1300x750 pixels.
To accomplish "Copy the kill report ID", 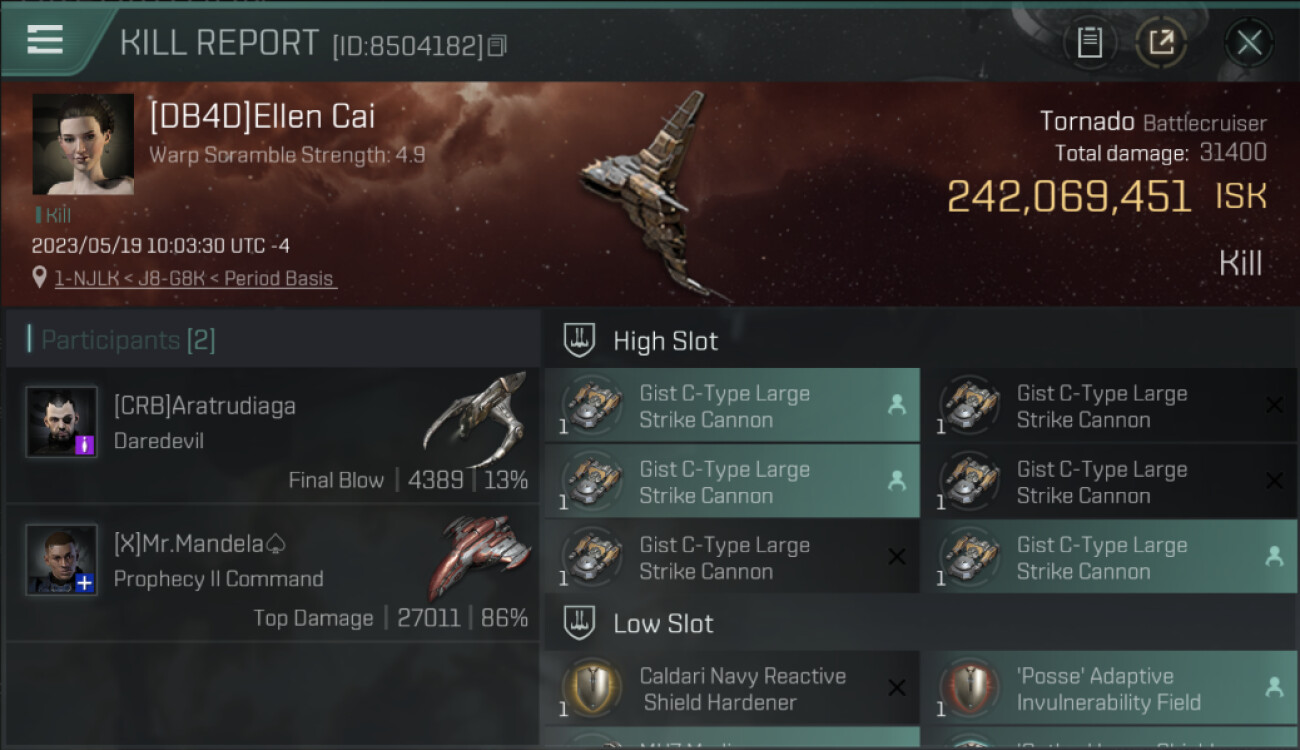I will click(497, 46).
